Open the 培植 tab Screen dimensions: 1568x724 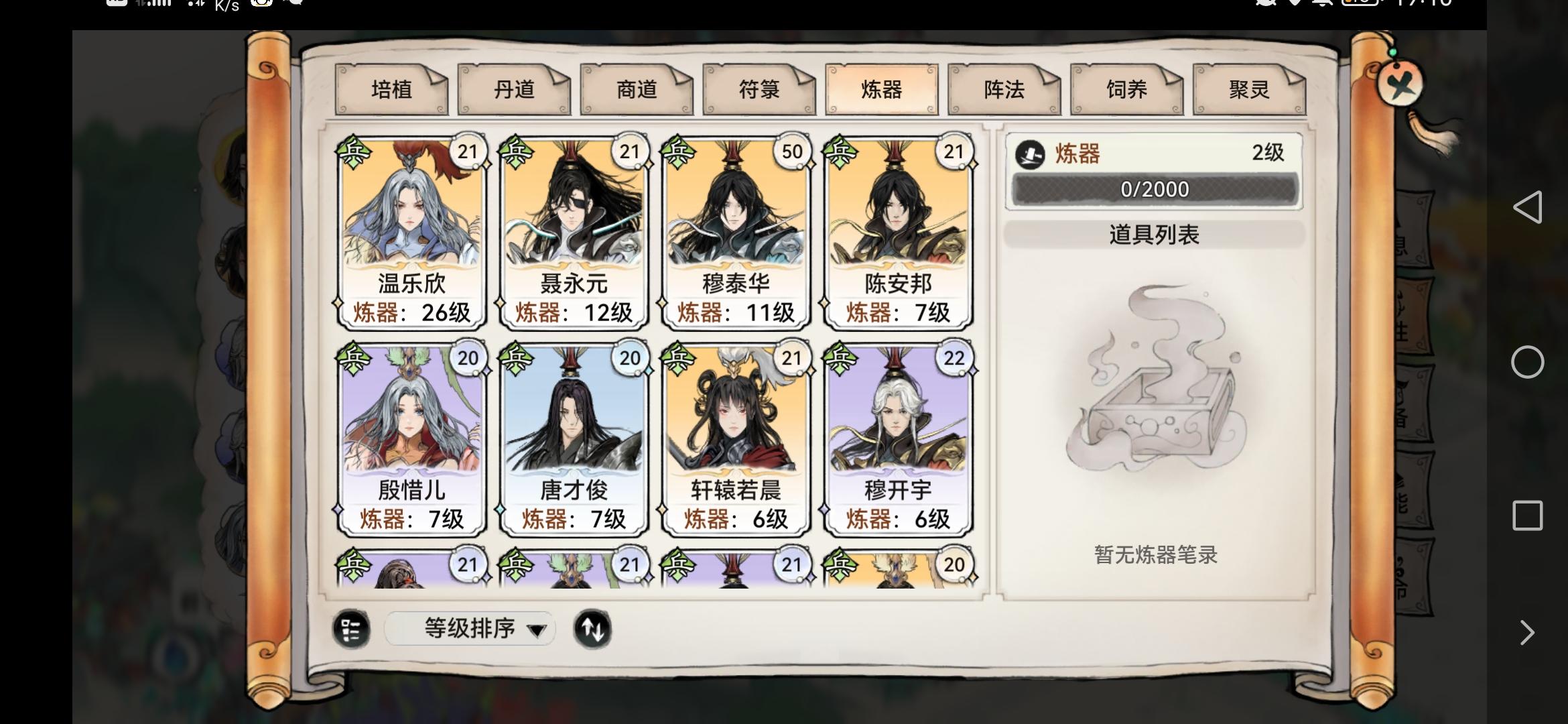tap(391, 89)
